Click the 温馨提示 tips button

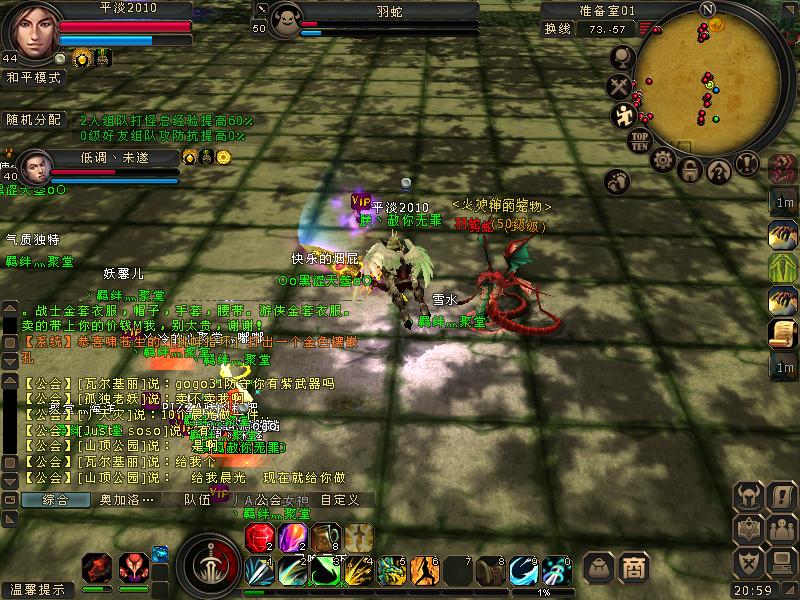click(37, 590)
